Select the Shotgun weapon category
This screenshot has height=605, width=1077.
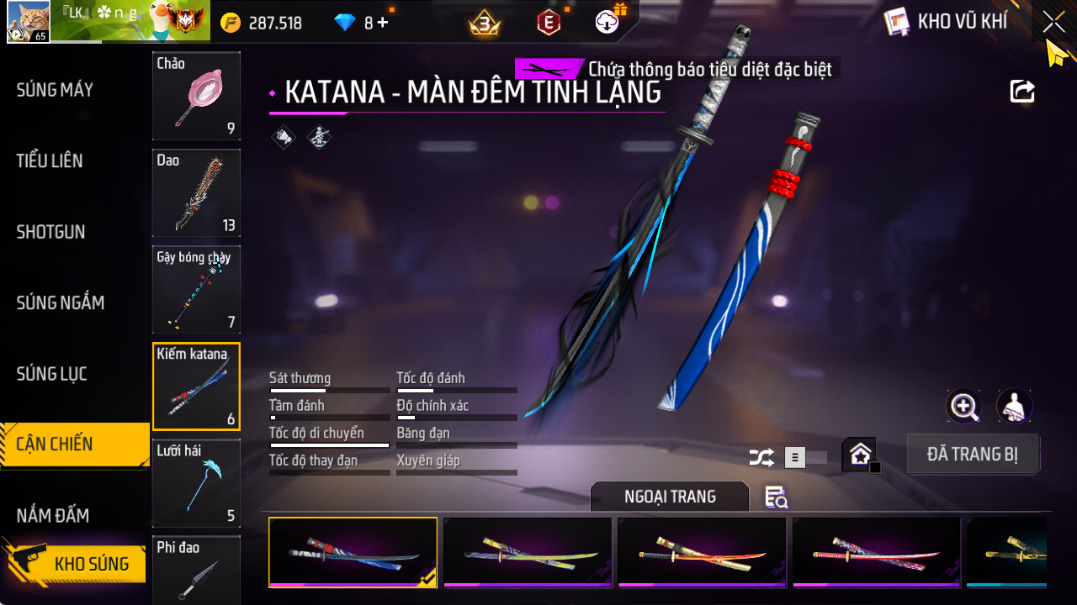[51, 232]
